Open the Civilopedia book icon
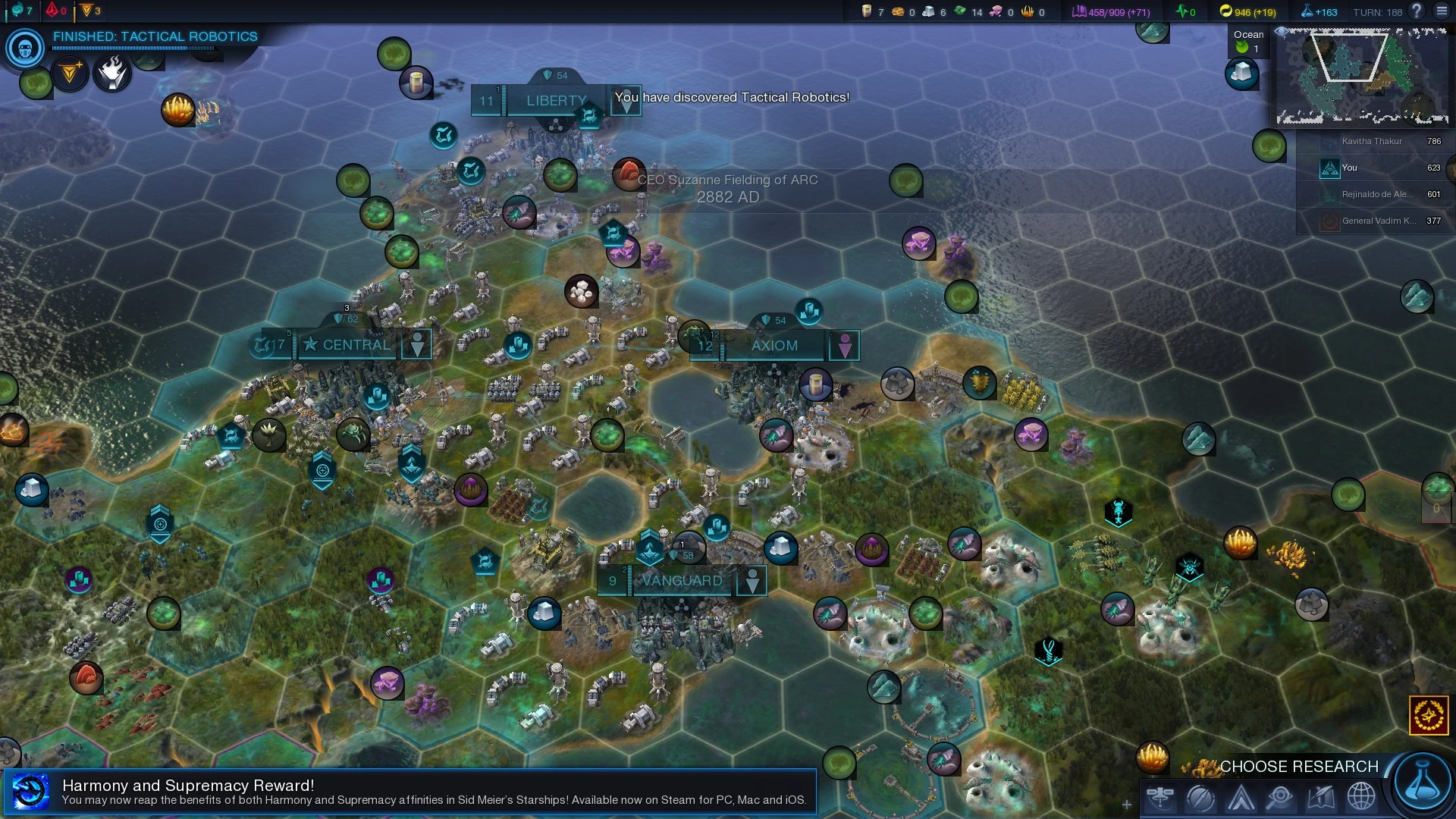 click(1320, 798)
